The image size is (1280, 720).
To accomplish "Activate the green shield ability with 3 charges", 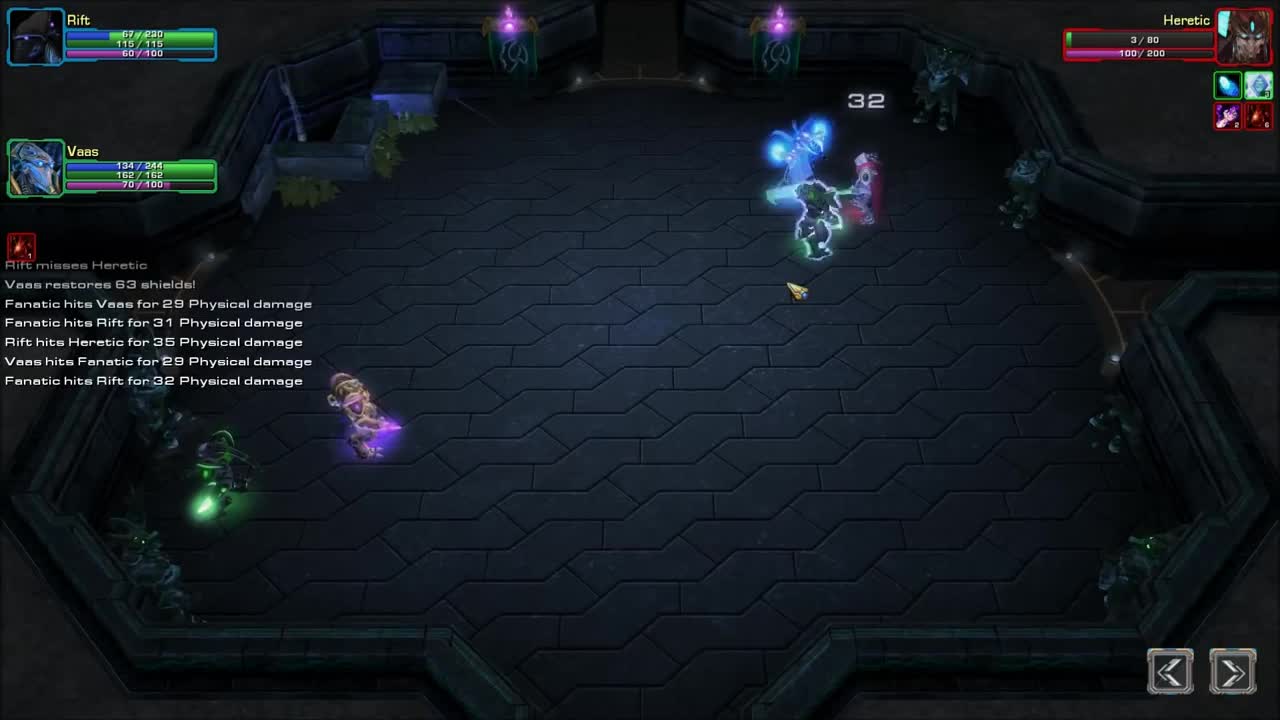I will pyautogui.click(x=1258, y=86).
